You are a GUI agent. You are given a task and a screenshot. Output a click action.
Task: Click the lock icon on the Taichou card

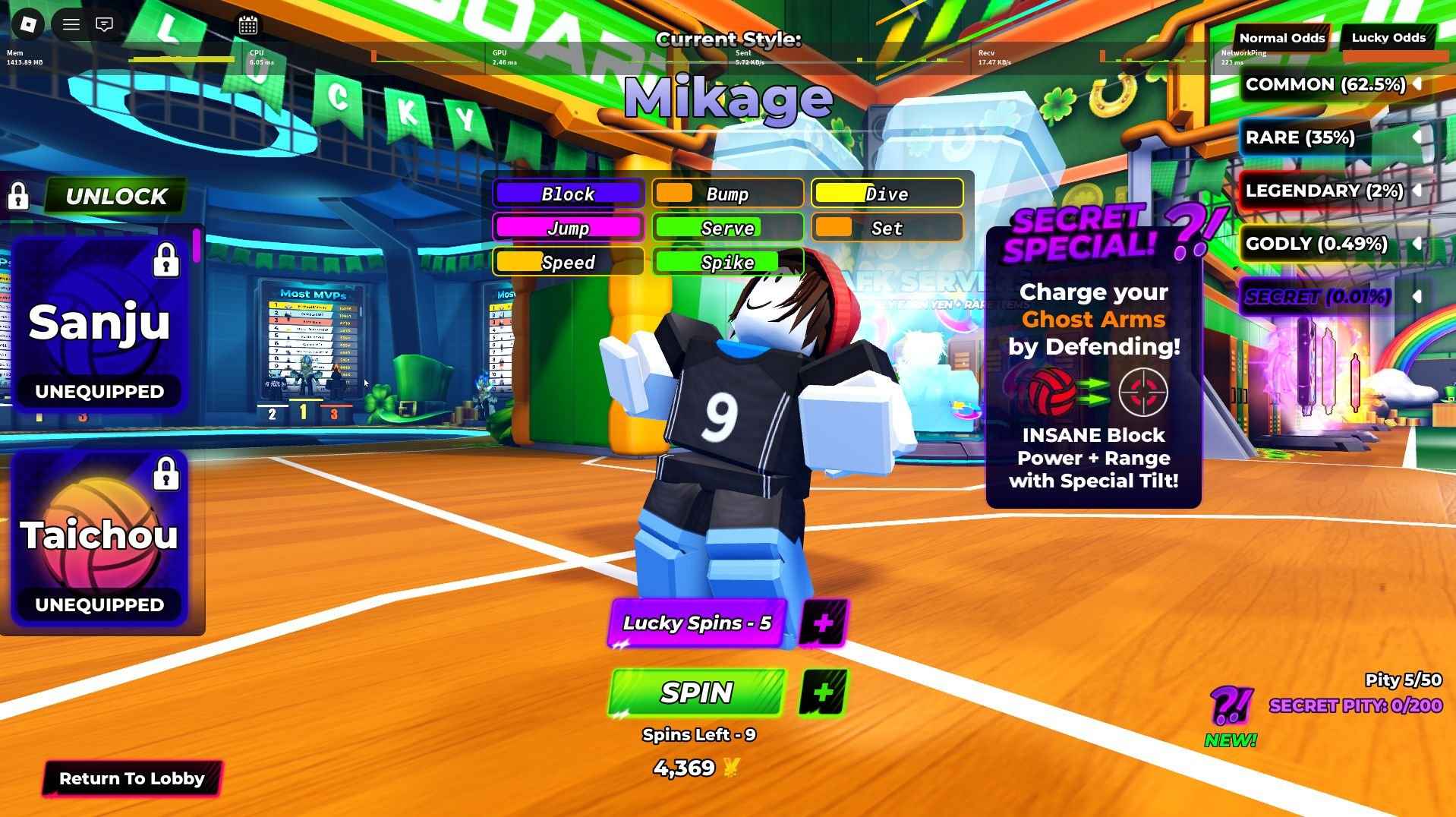click(x=166, y=474)
